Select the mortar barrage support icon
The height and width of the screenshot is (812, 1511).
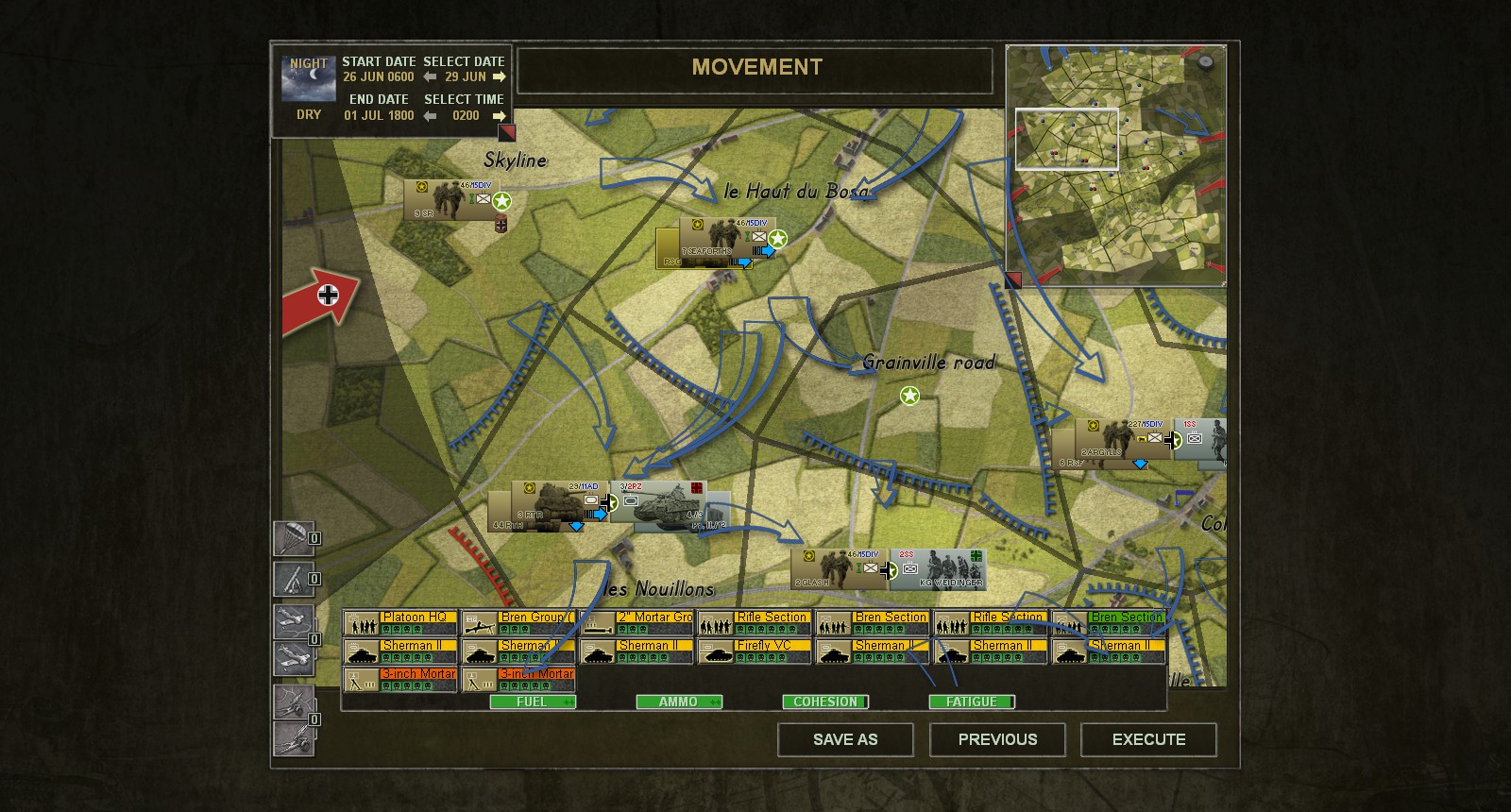pyautogui.click(x=294, y=579)
